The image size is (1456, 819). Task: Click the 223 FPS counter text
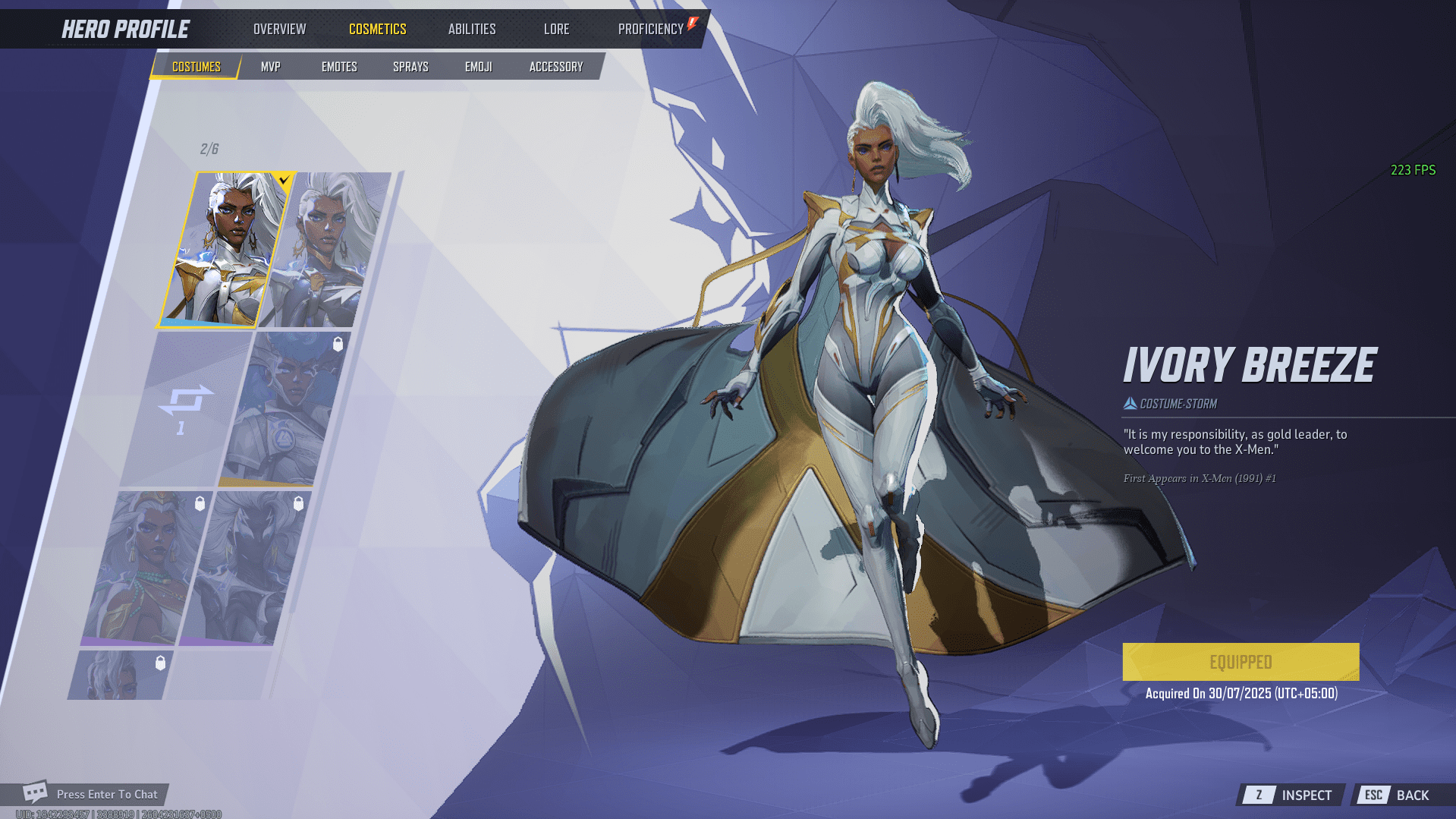click(x=1411, y=169)
